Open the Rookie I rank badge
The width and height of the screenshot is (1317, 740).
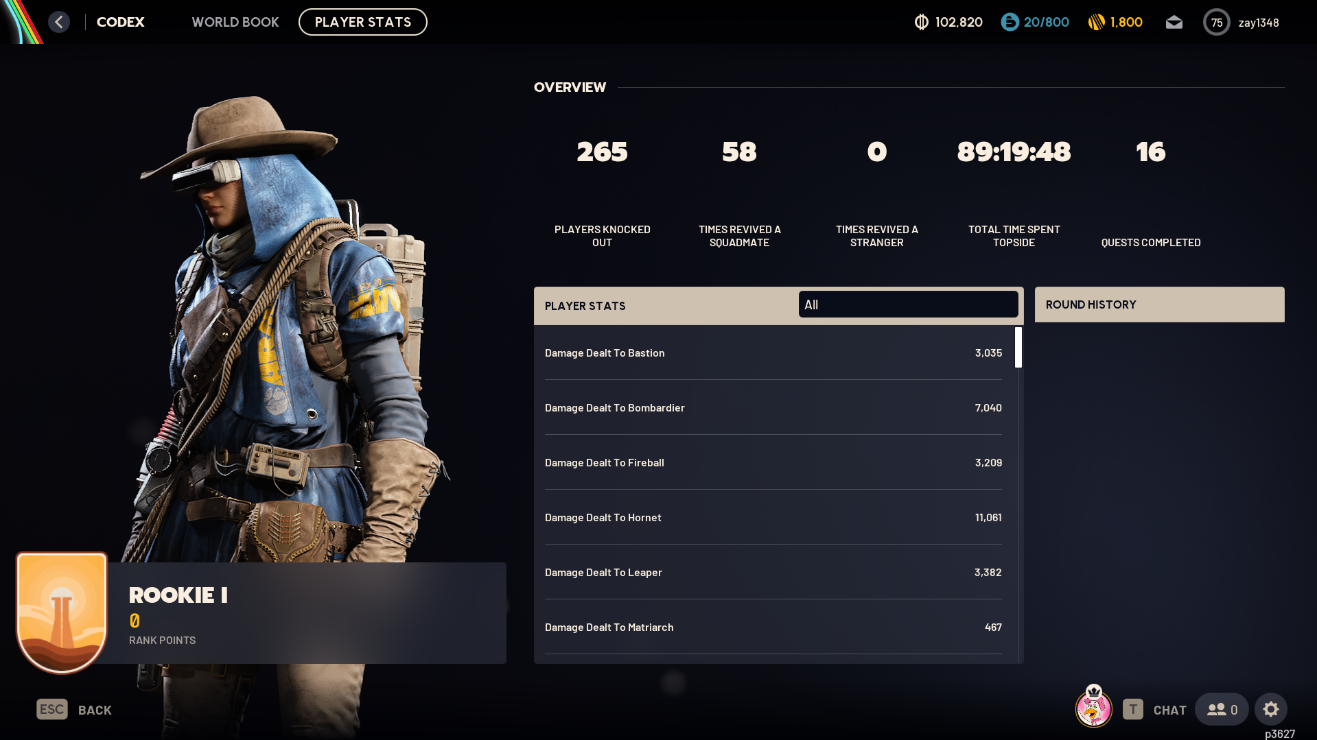[62, 612]
